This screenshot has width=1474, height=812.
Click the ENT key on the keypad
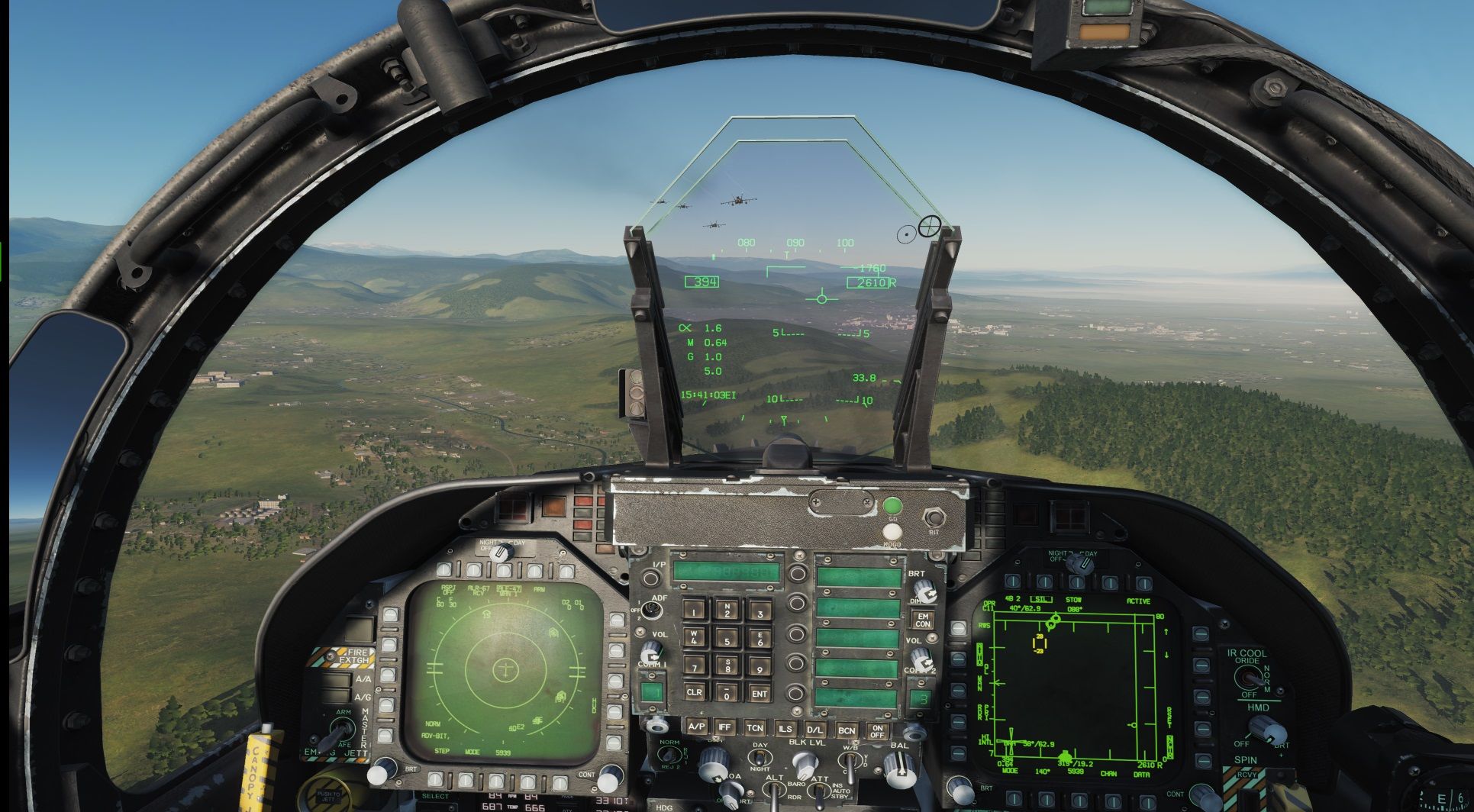click(x=759, y=694)
